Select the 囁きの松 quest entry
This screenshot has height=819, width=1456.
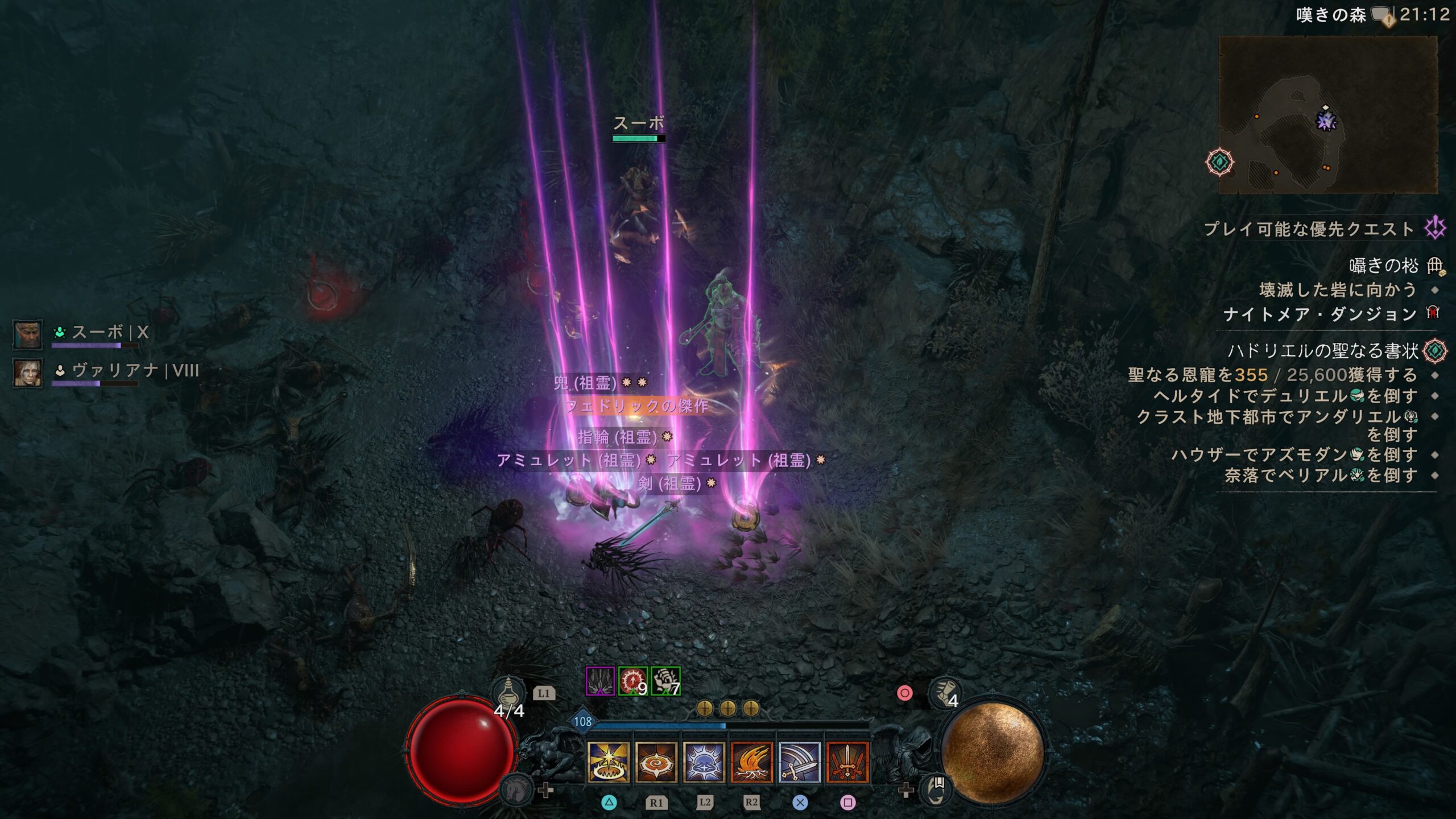coord(1383,266)
